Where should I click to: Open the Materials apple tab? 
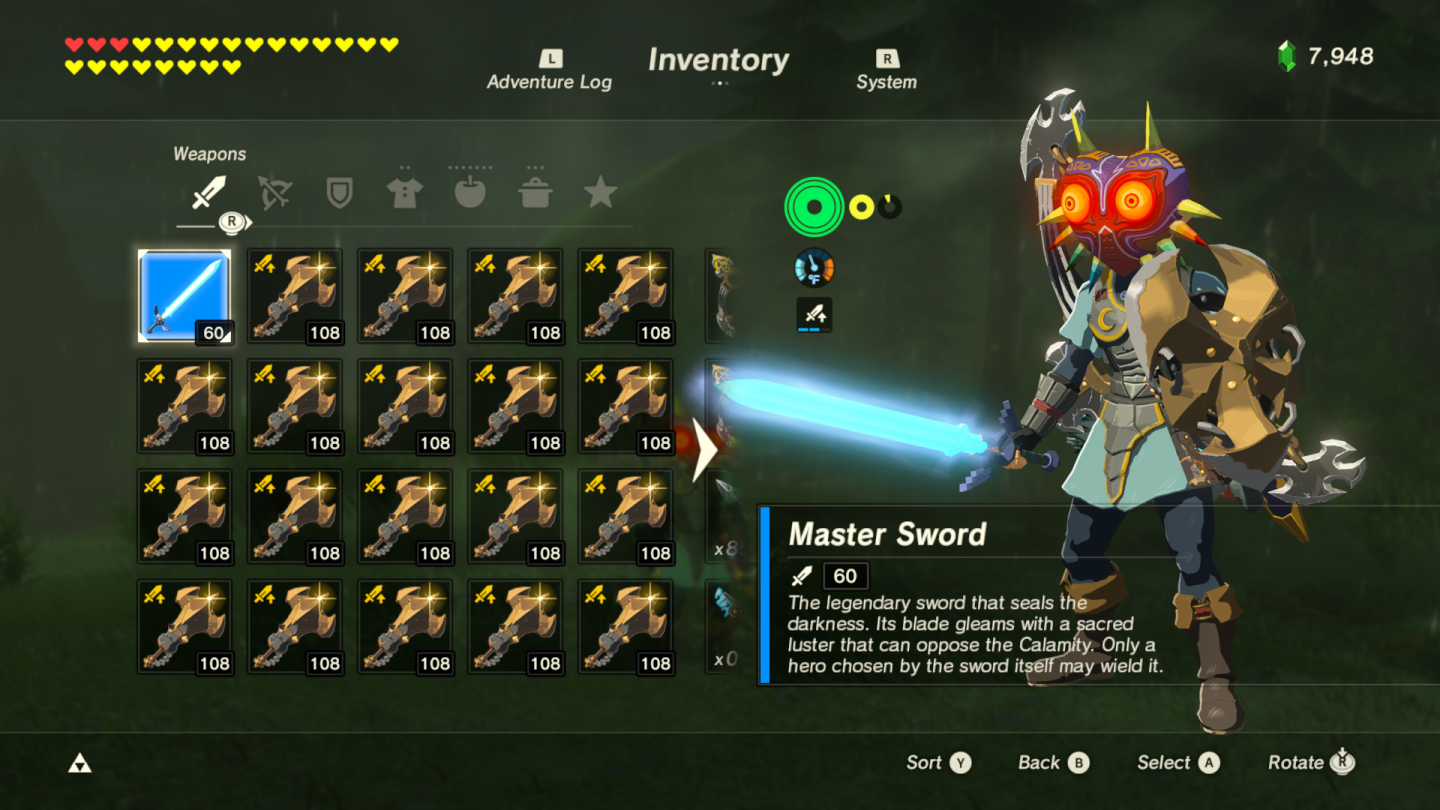(470, 193)
